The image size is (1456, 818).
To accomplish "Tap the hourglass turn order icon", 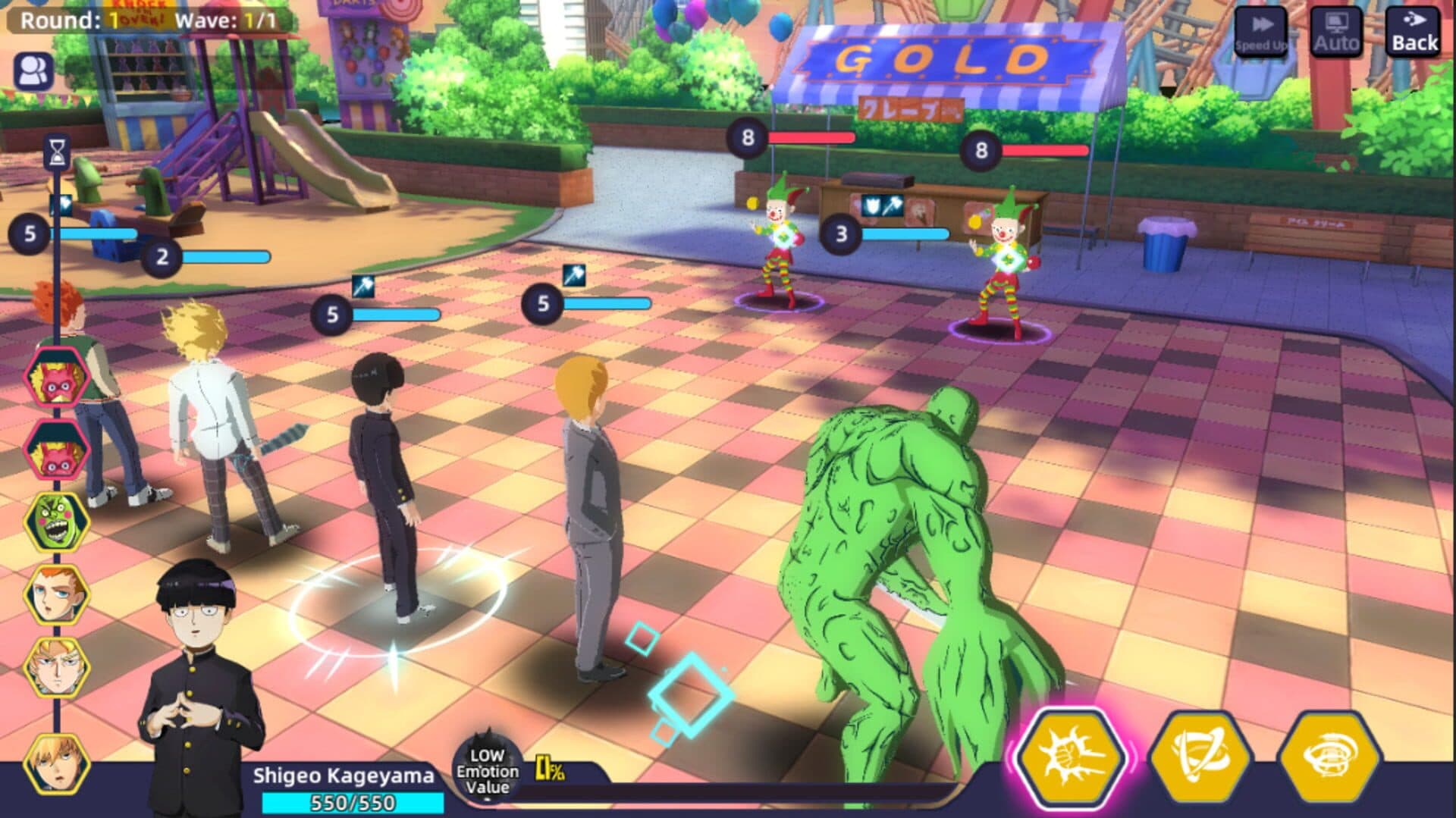I will (57, 153).
